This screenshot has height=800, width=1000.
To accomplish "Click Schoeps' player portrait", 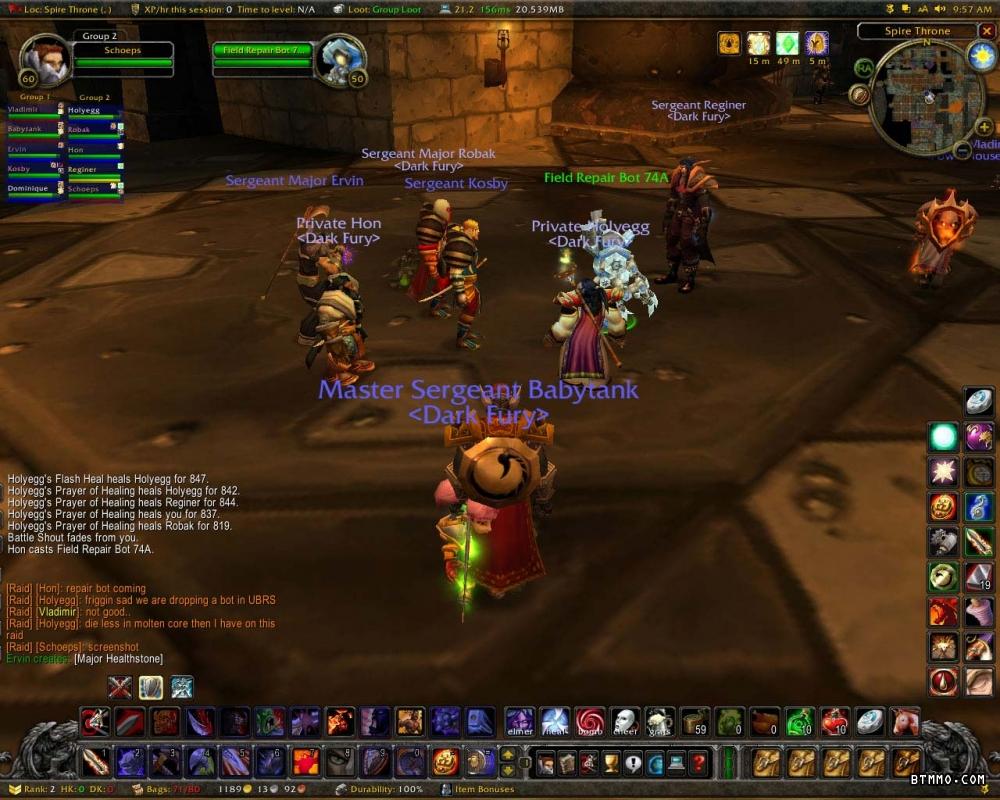I will 44,61.
